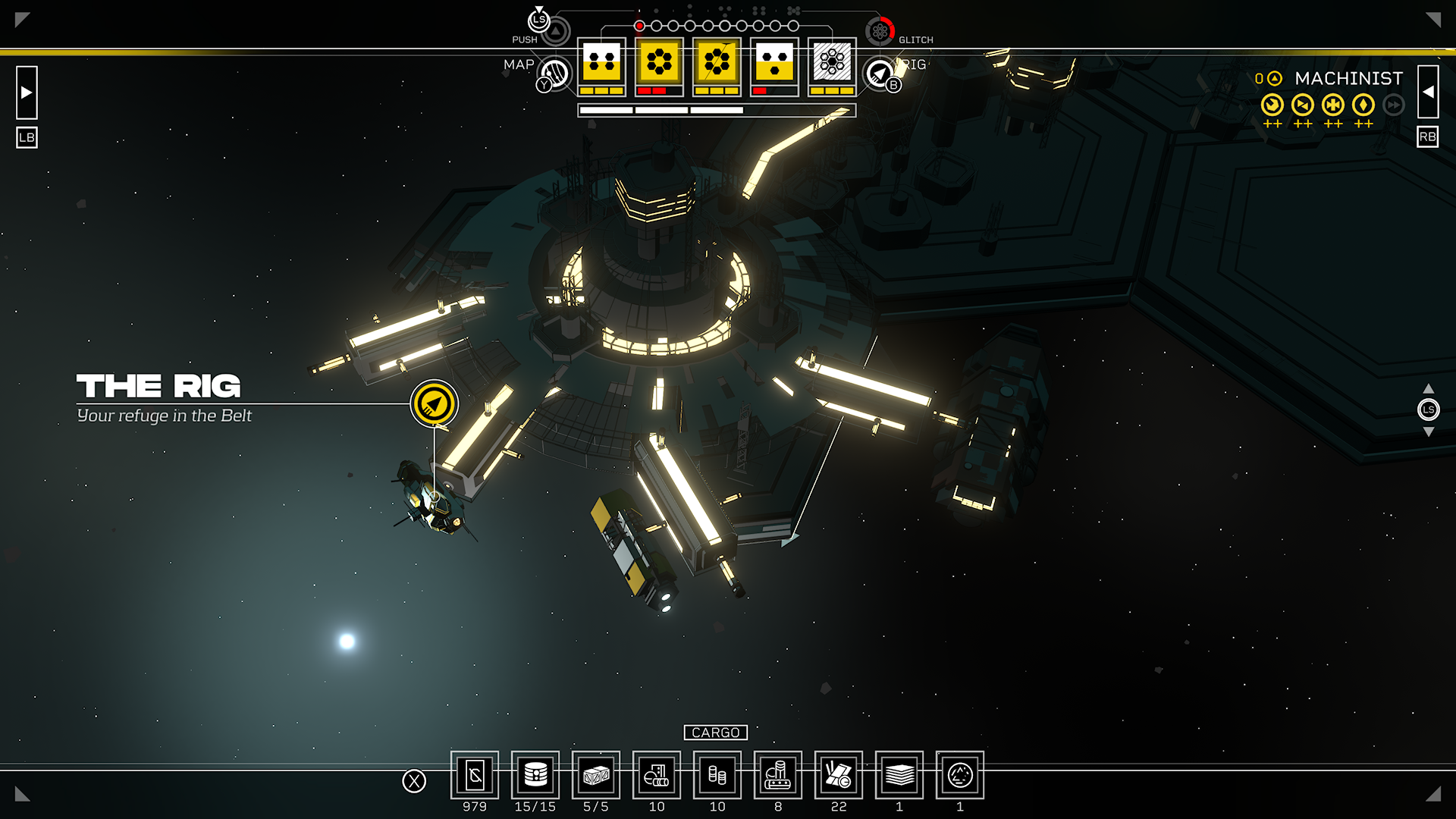Open the Rig ship icon

click(x=880, y=74)
